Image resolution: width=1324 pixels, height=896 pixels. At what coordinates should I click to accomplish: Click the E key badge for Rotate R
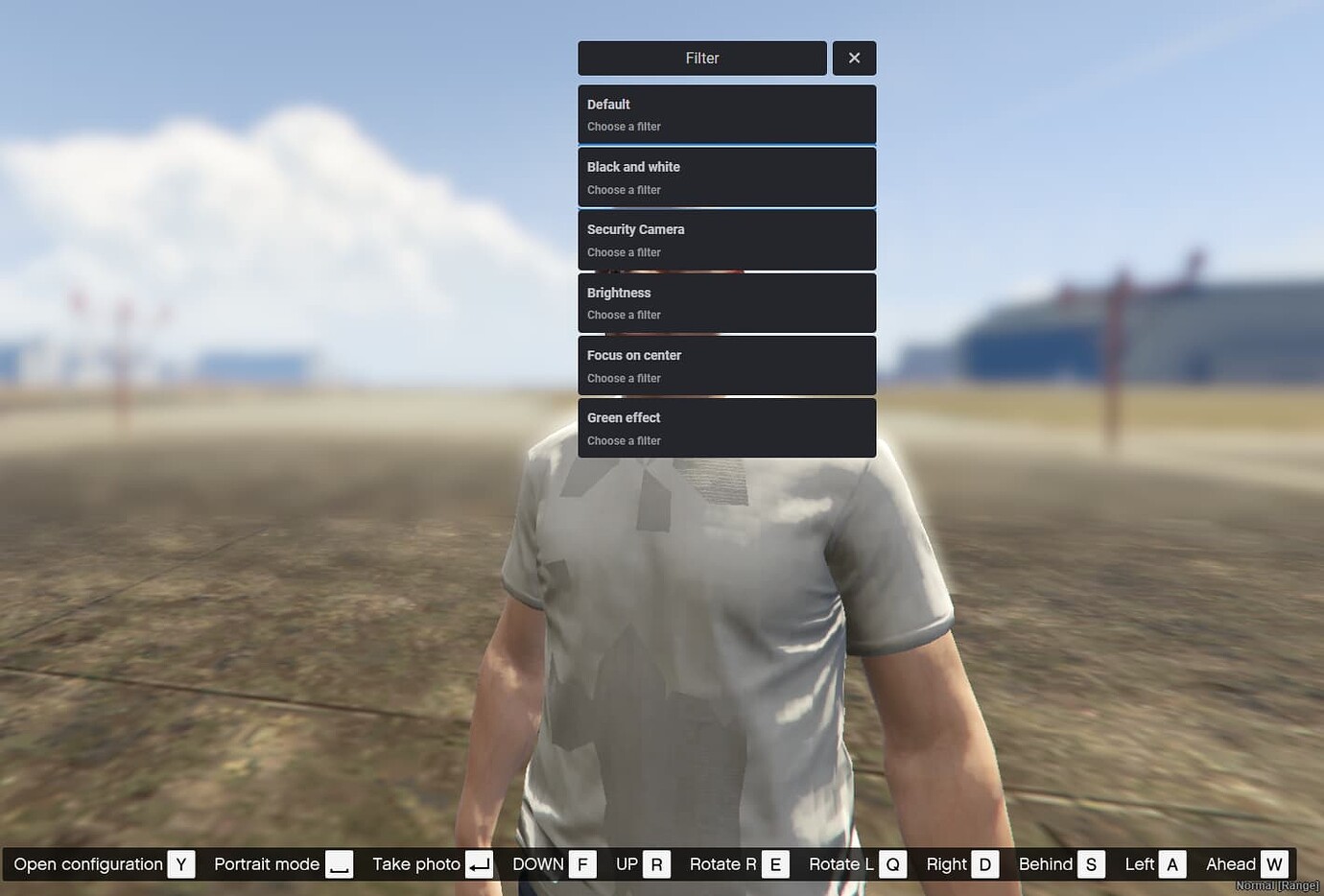pyautogui.click(x=775, y=863)
